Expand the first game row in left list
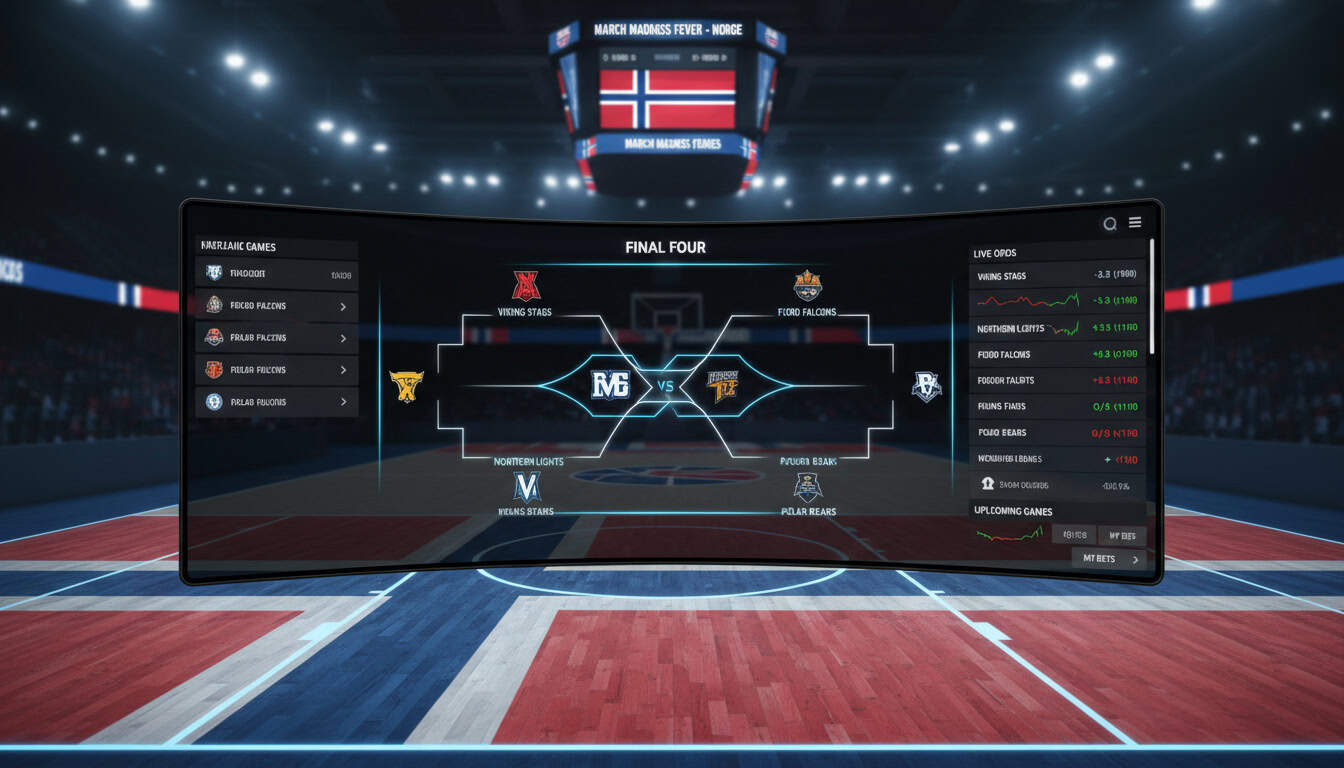 click(x=277, y=274)
